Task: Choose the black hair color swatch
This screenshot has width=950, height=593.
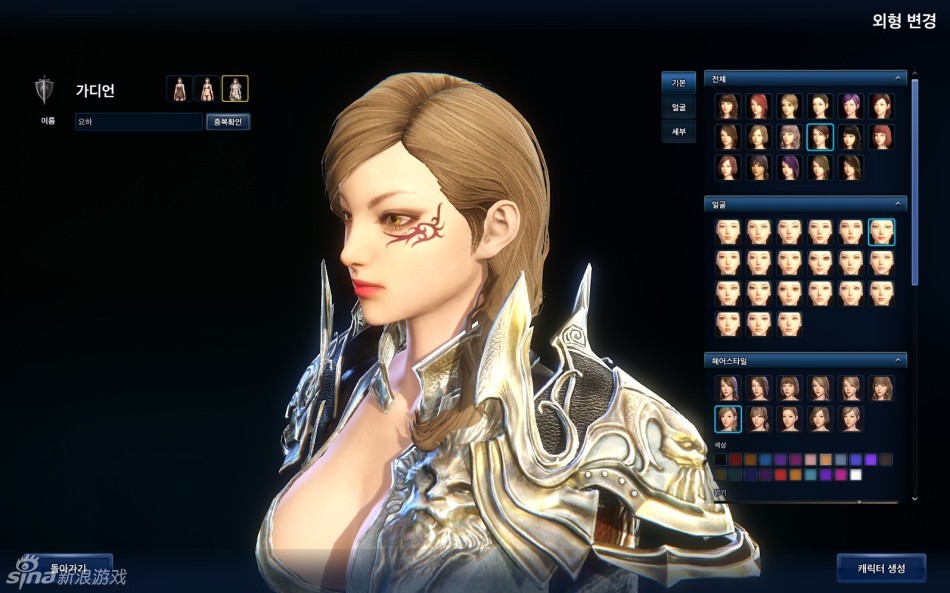Action: (x=721, y=460)
